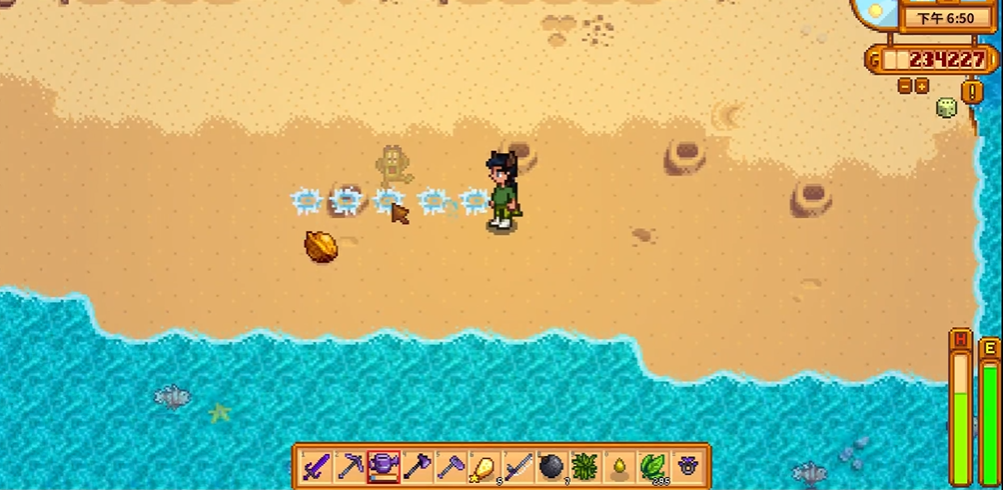Choose the scythe blade slot
This screenshot has height=490, width=1003.
[x=518, y=466]
